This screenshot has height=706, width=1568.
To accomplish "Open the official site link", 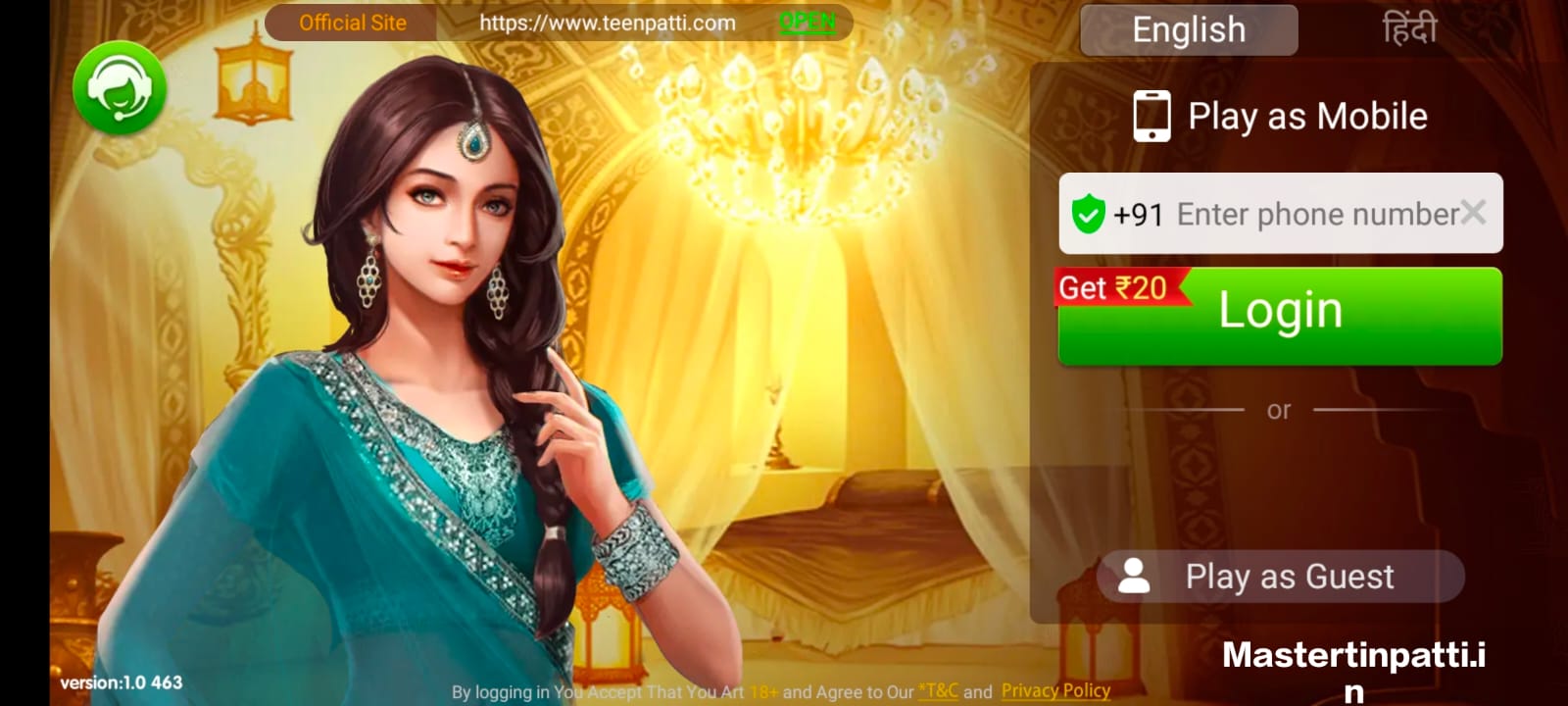I will [x=807, y=23].
